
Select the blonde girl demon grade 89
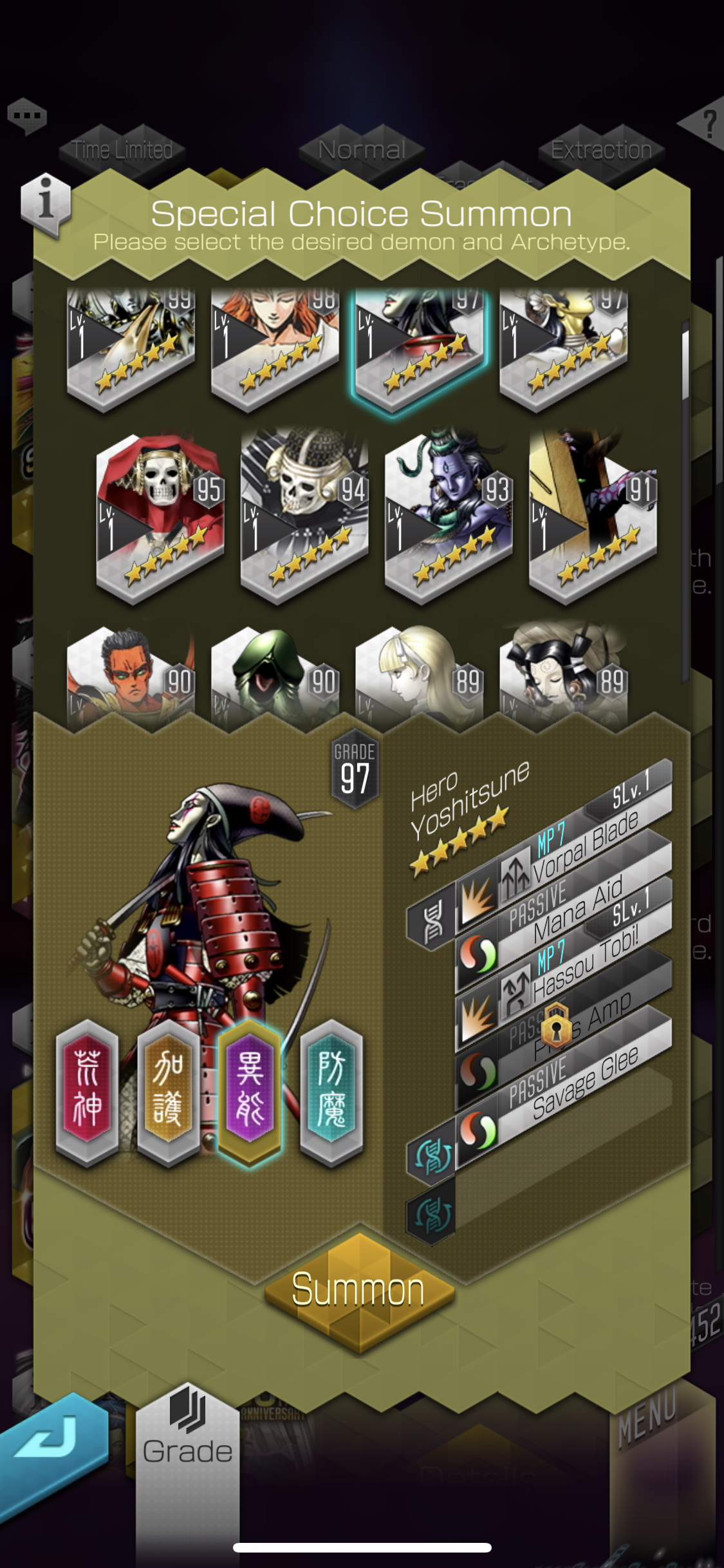click(419, 676)
